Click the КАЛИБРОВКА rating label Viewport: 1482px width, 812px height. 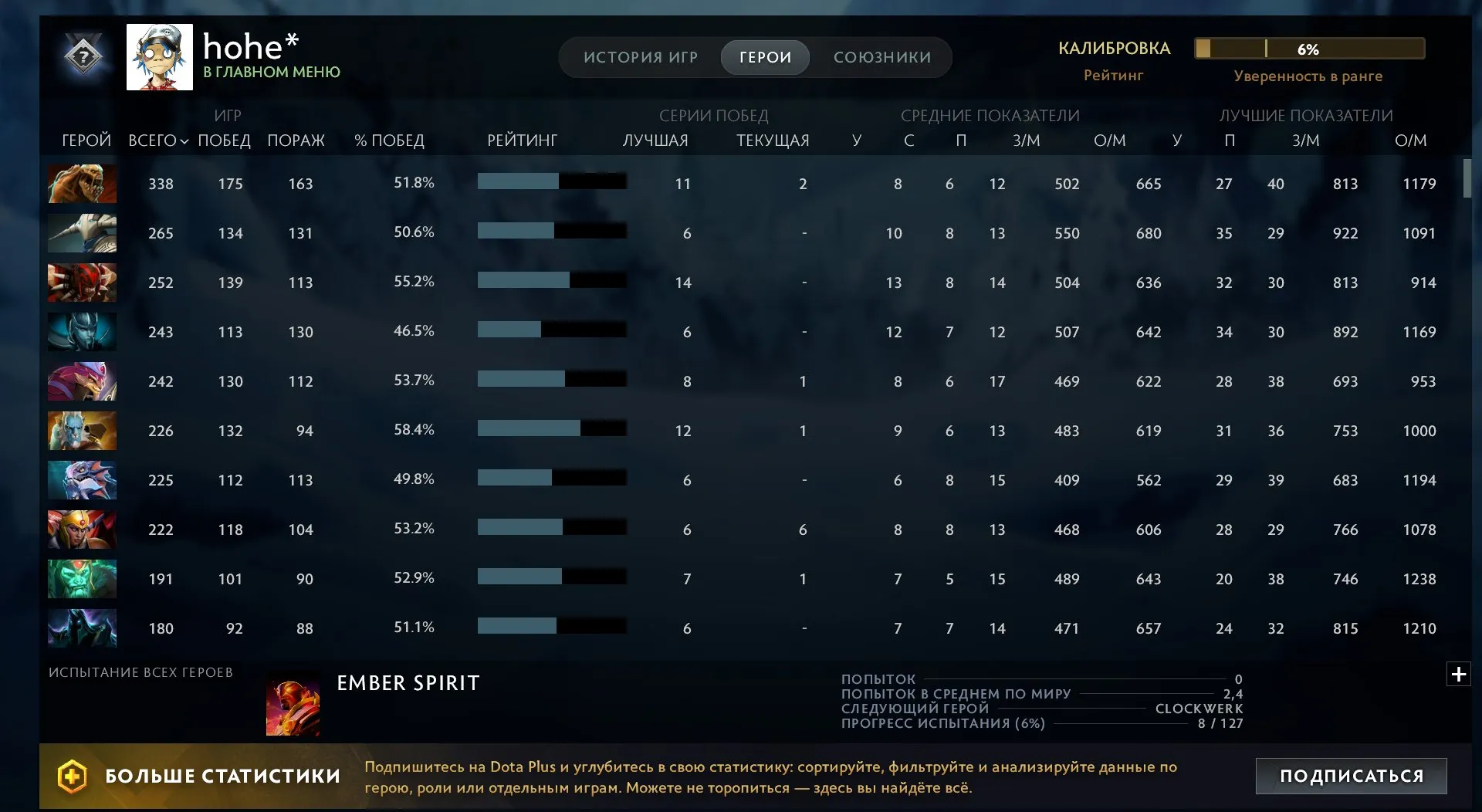[1114, 48]
